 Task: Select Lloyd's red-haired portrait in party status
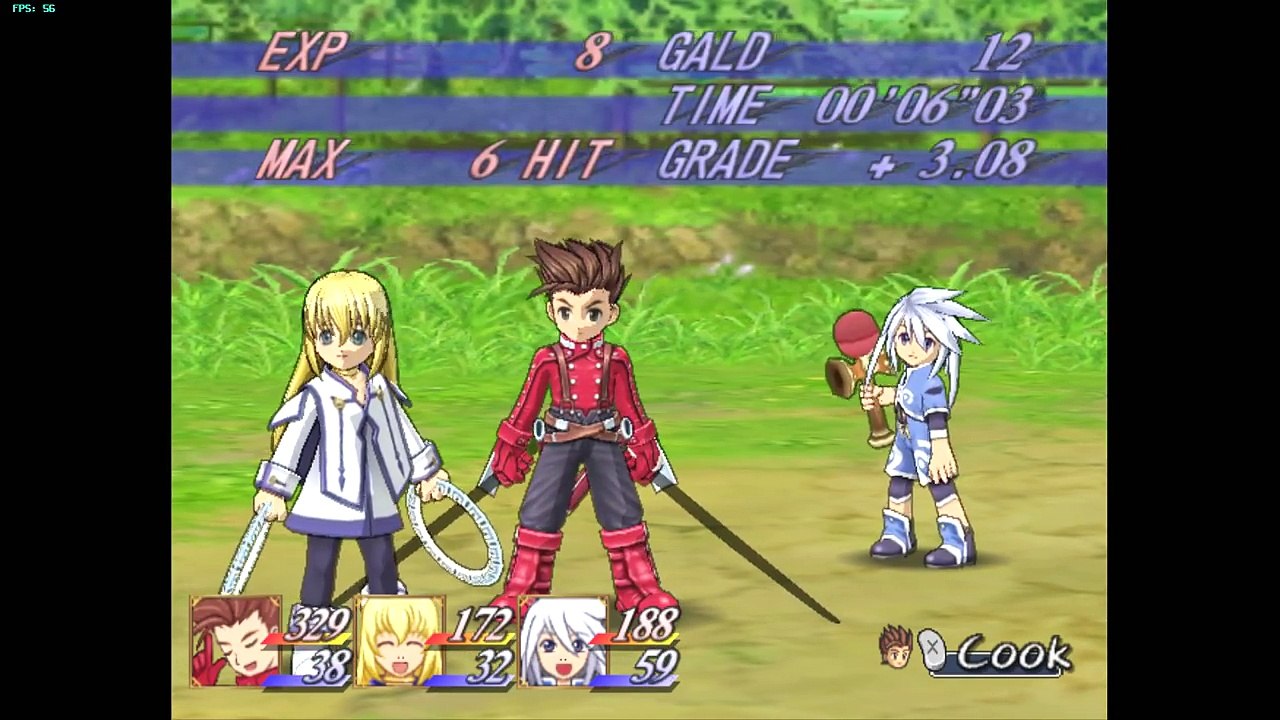(x=235, y=641)
